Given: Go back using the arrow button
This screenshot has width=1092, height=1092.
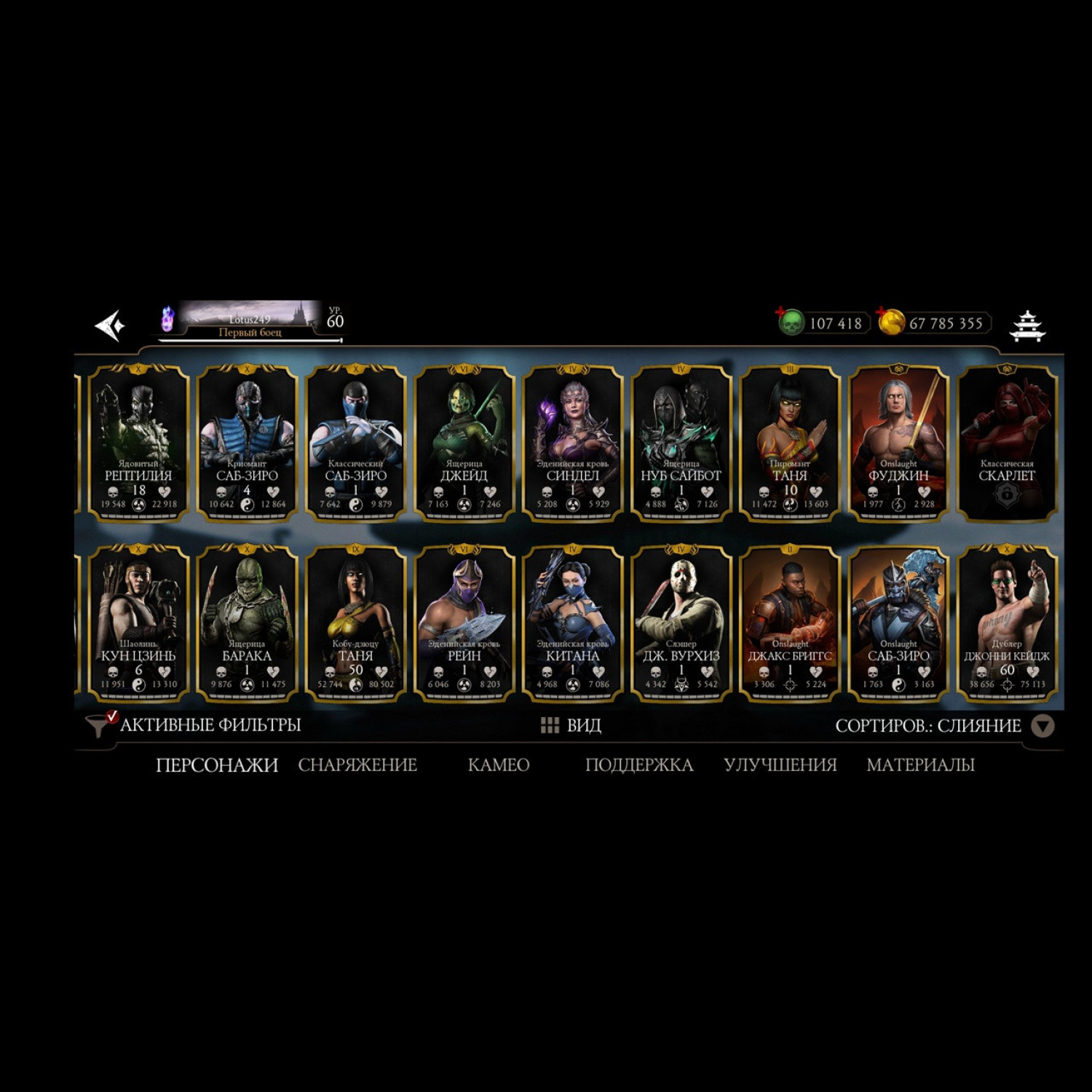Looking at the screenshot, I should [x=111, y=325].
